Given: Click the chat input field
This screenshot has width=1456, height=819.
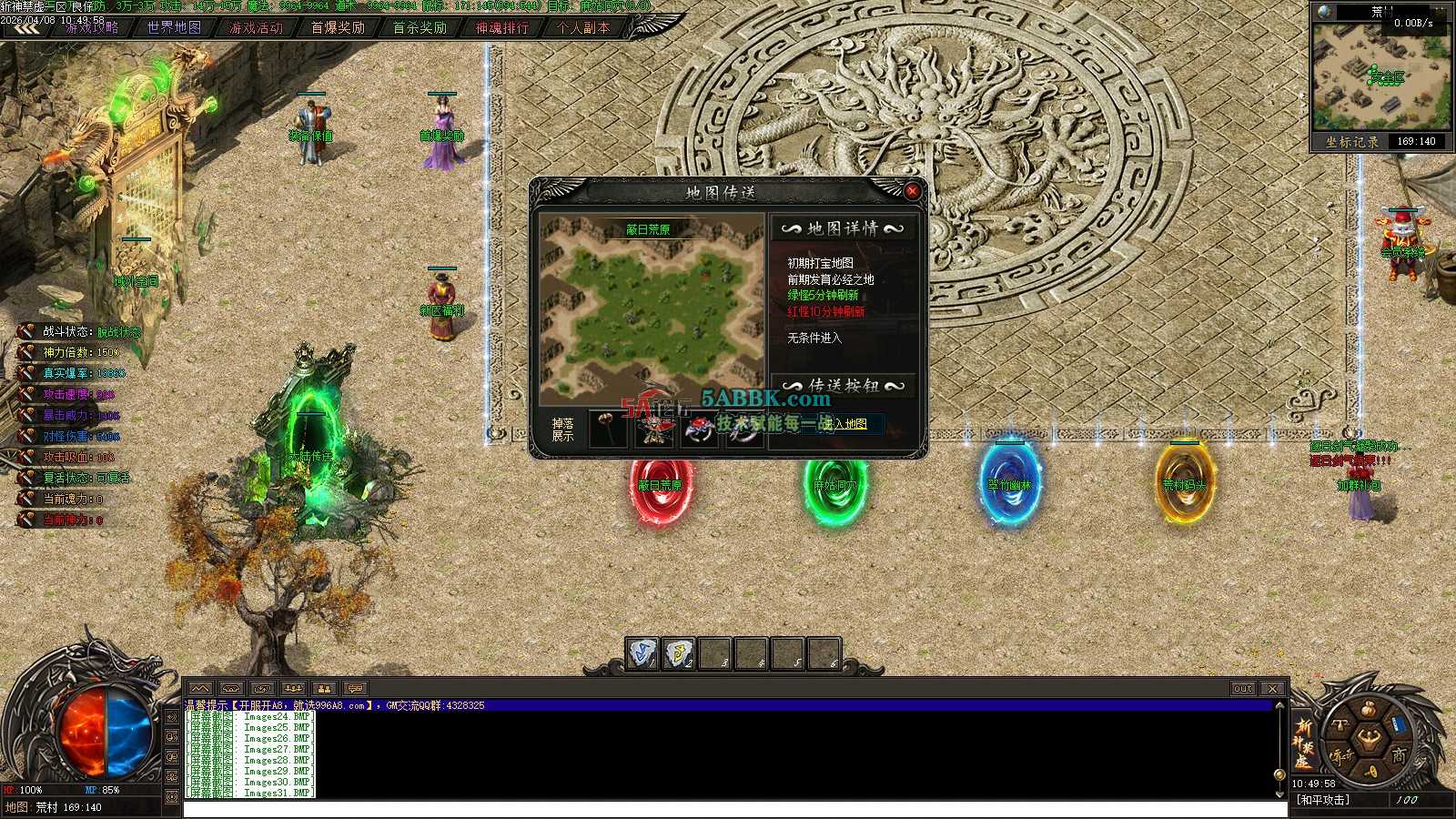Looking at the screenshot, I should [x=728, y=809].
